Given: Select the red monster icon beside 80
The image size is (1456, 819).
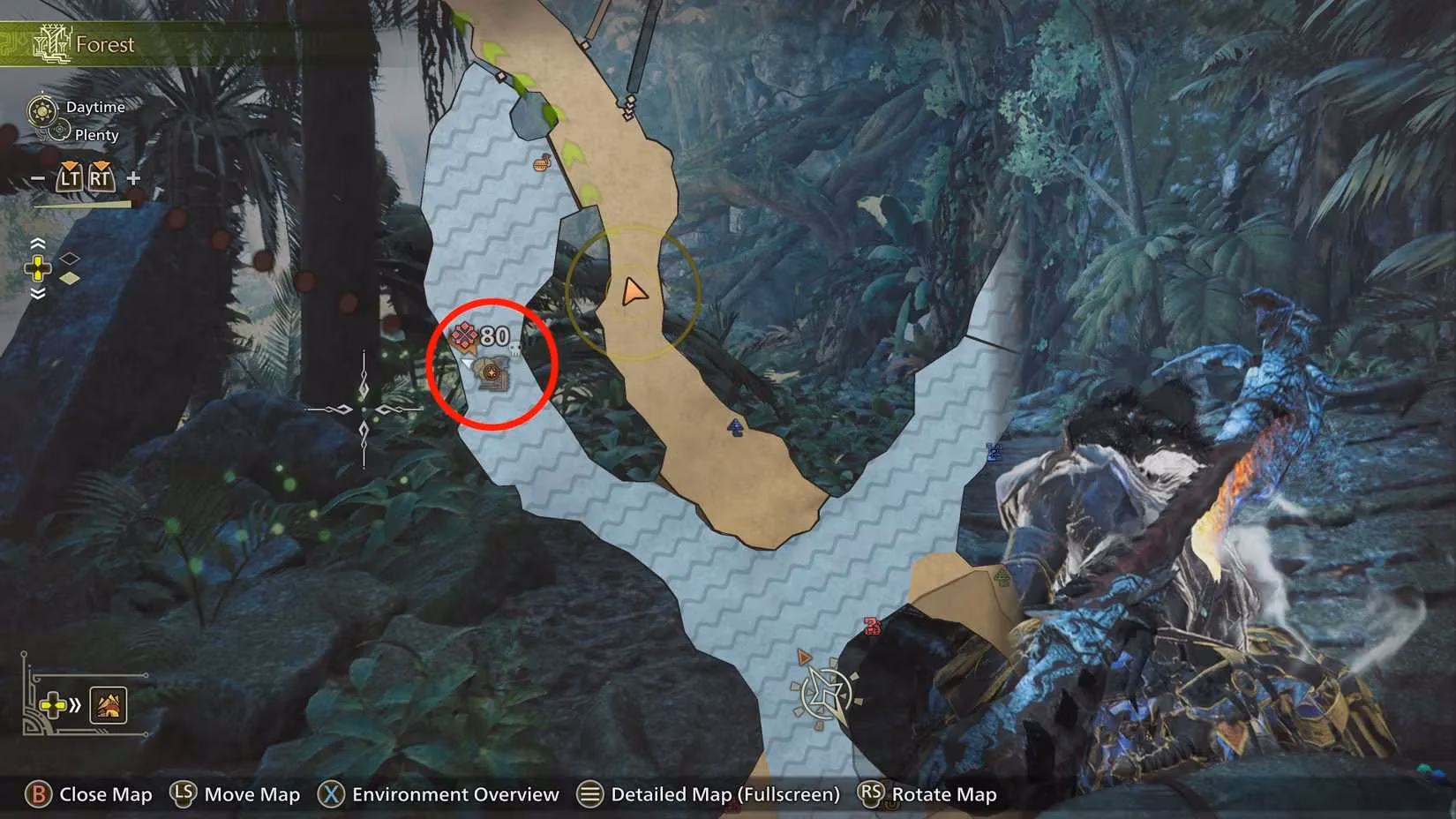Looking at the screenshot, I should (464, 335).
